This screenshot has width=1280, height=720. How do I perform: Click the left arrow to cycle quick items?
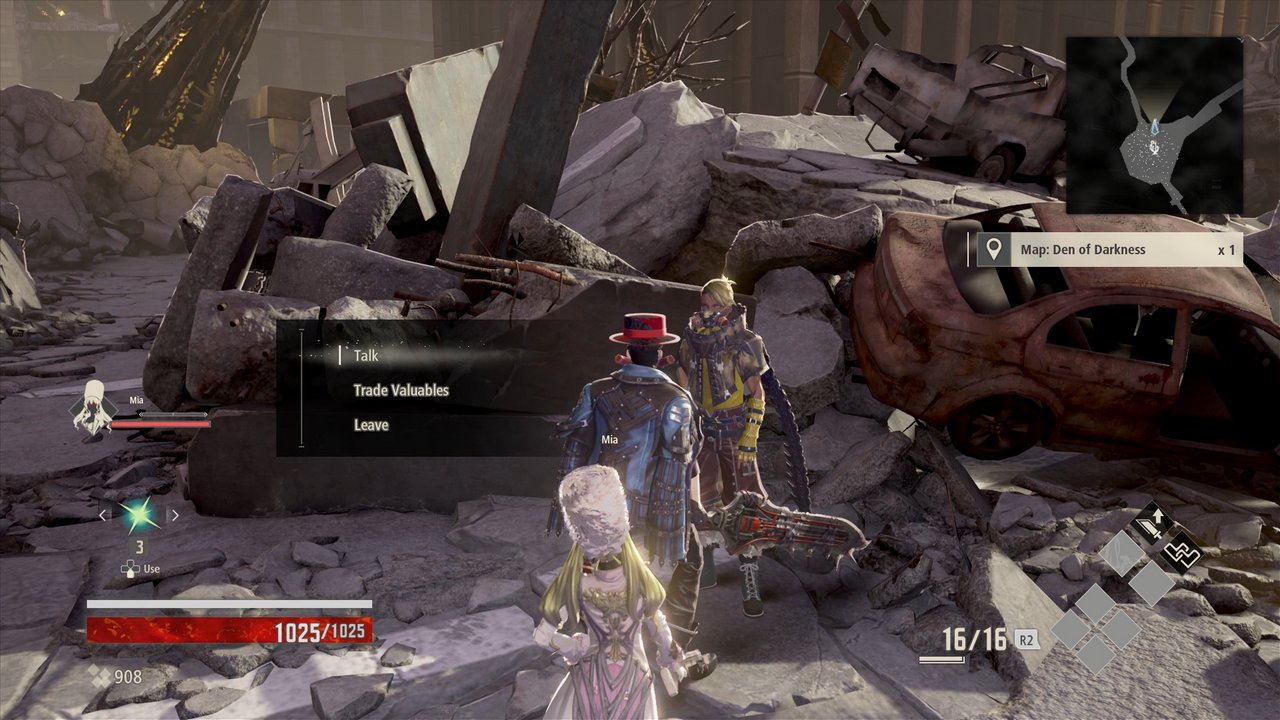point(103,514)
